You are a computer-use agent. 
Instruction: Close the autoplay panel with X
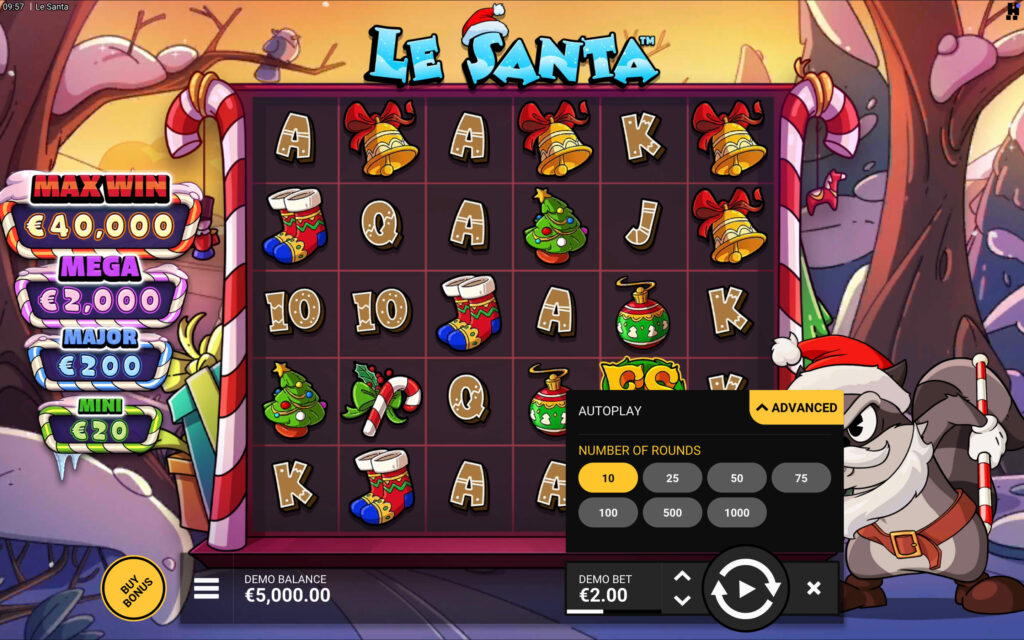pos(814,589)
